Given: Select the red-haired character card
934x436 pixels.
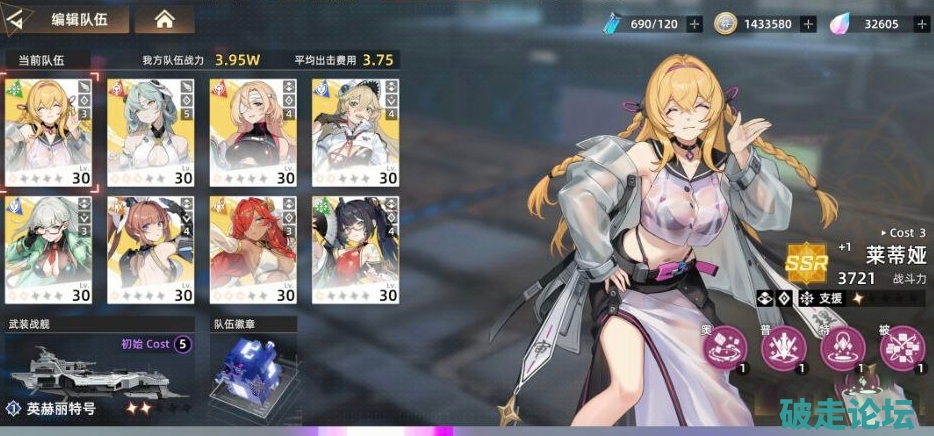Looking at the screenshot, I should point(252,249).
